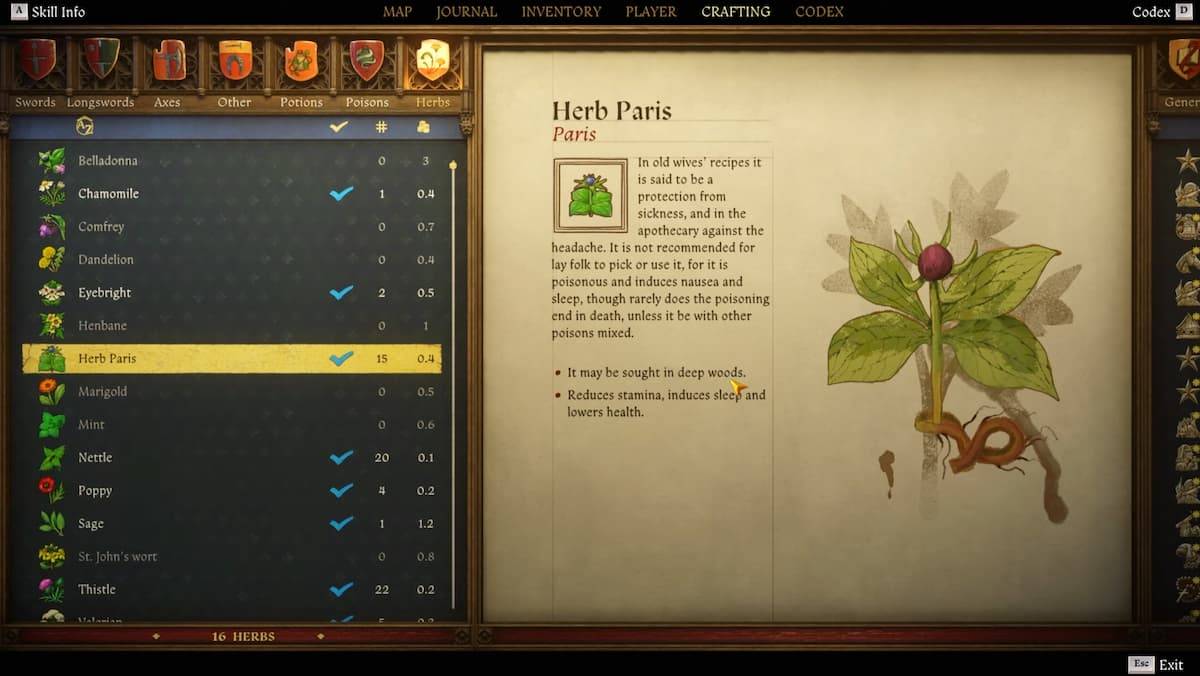Select the Dandelion herb row
Image resolution: width=1200 pixels, height=676 pixels.
click(x=106, y=259)
